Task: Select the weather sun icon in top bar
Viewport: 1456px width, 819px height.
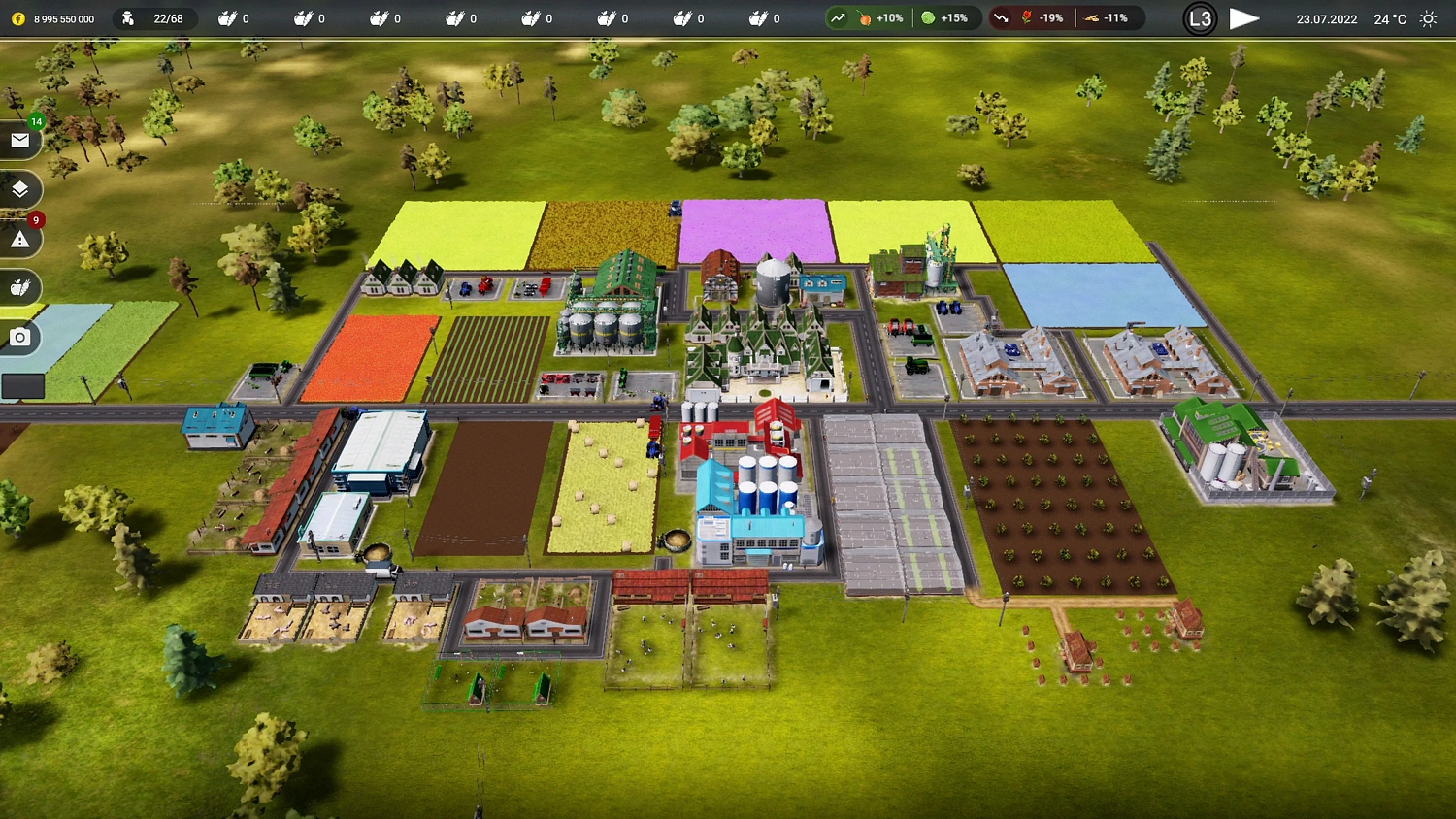Action: (x=1428, y=17)
